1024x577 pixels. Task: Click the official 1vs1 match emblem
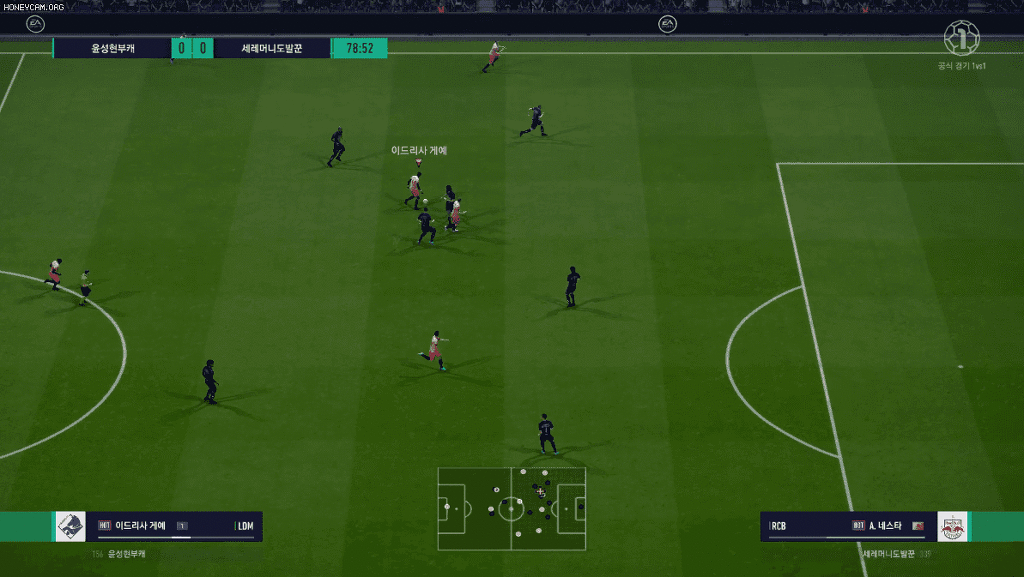click(x=962, y=40)
